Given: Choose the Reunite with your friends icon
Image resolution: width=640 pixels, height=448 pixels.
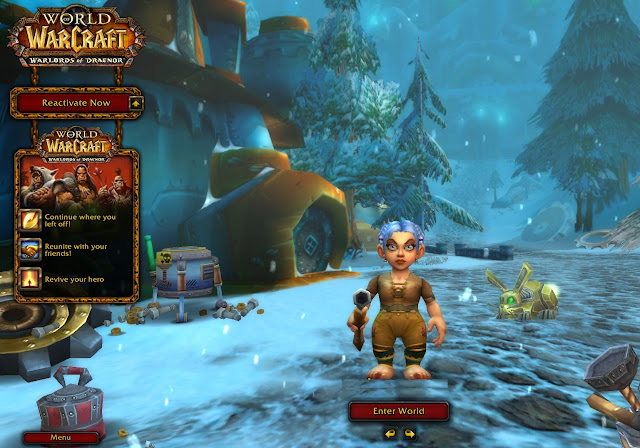Looking at the screenshot, I should click(x=30, y=248).
